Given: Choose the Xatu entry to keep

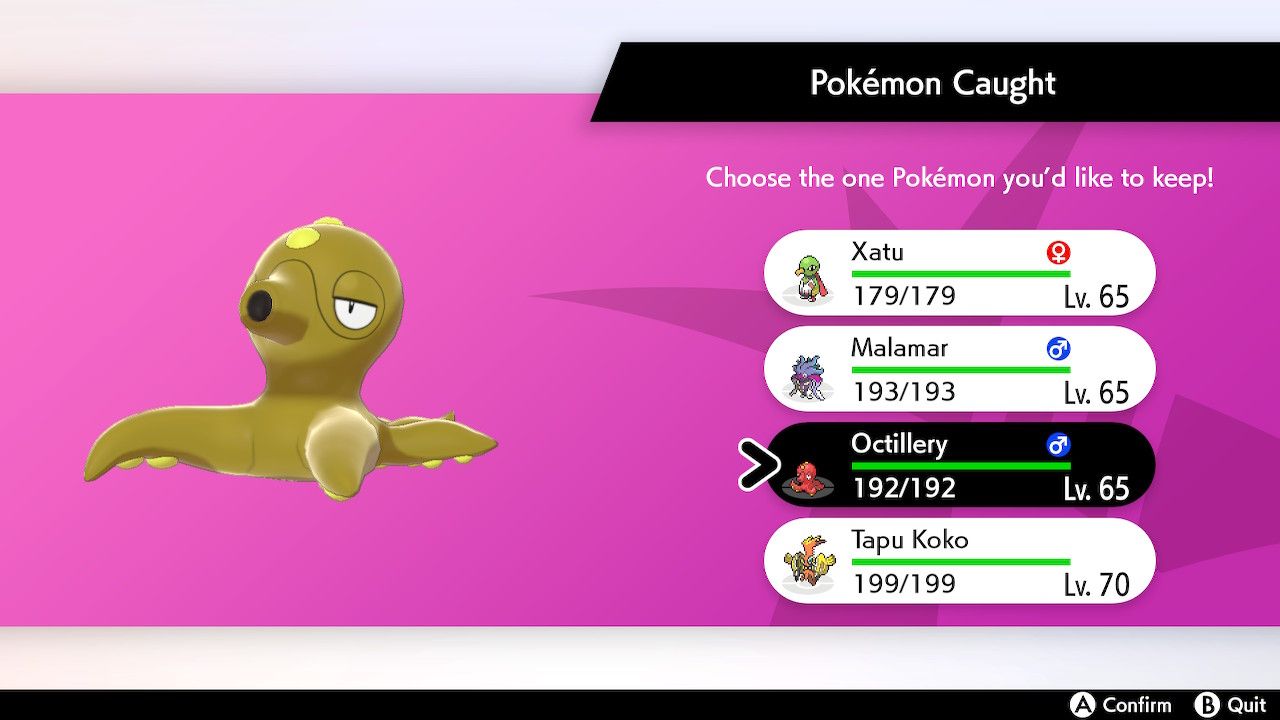Looking at the screenshot, I should pyautogui.click(x=960, y=272).
